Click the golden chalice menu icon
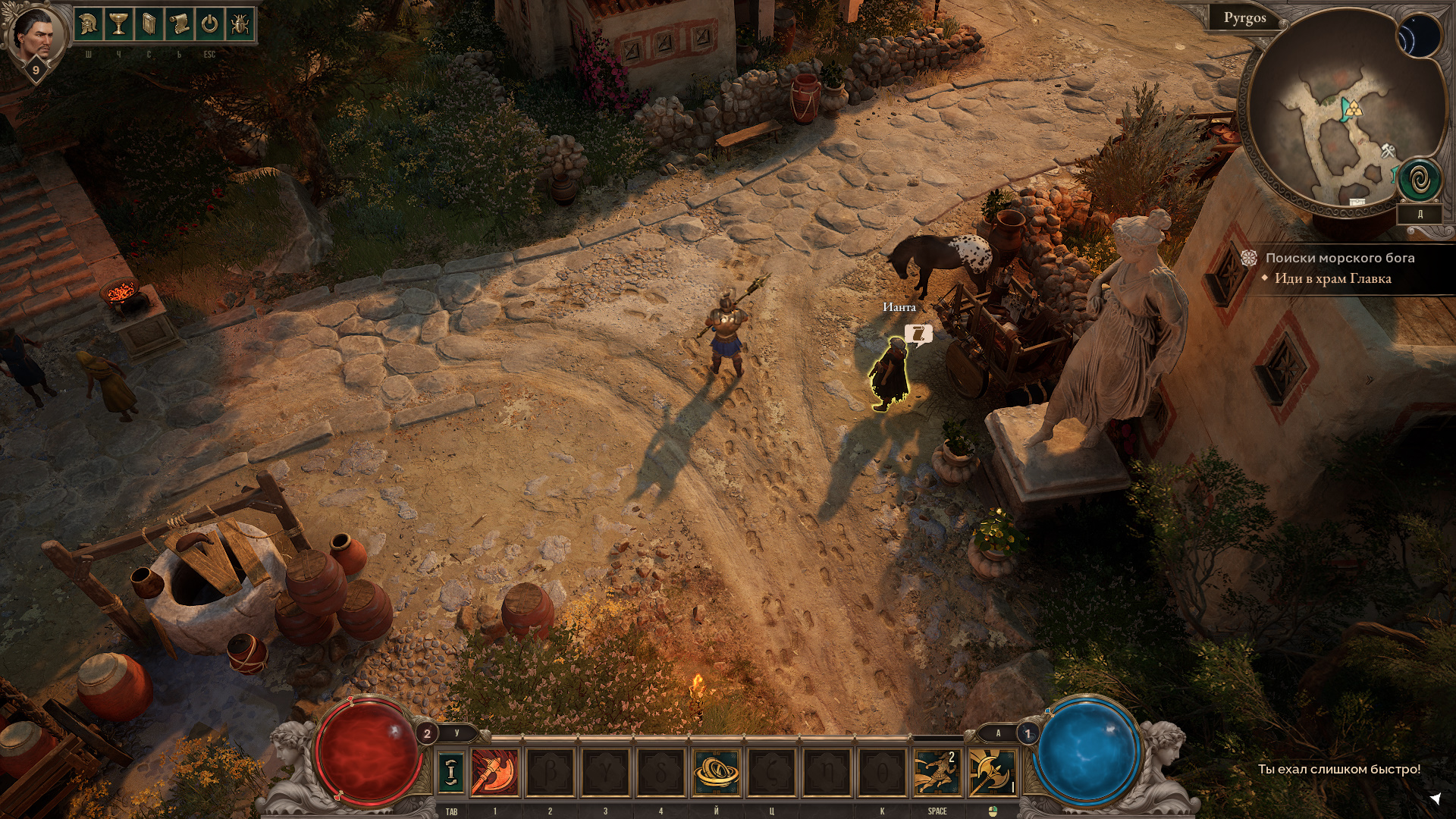The height and width of the screenshot is (819, 1456). tap(118, 25)
